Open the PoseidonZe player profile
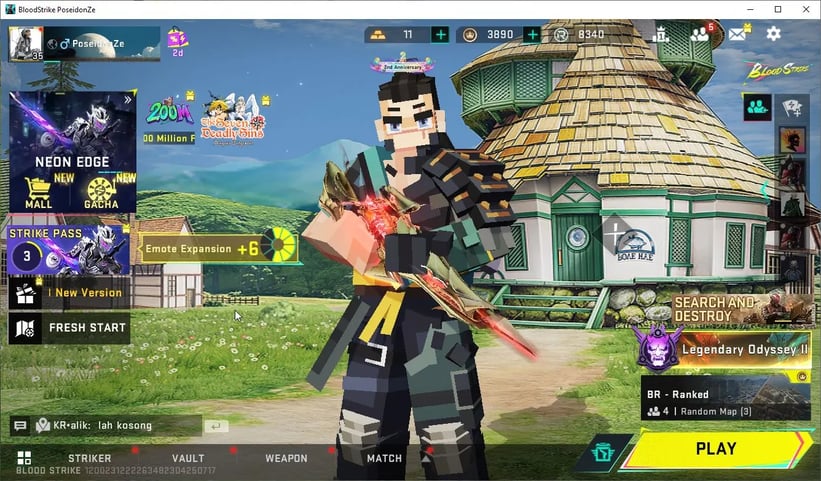The image size is (821, 481). pyautogui.click(x=84, y=44)
